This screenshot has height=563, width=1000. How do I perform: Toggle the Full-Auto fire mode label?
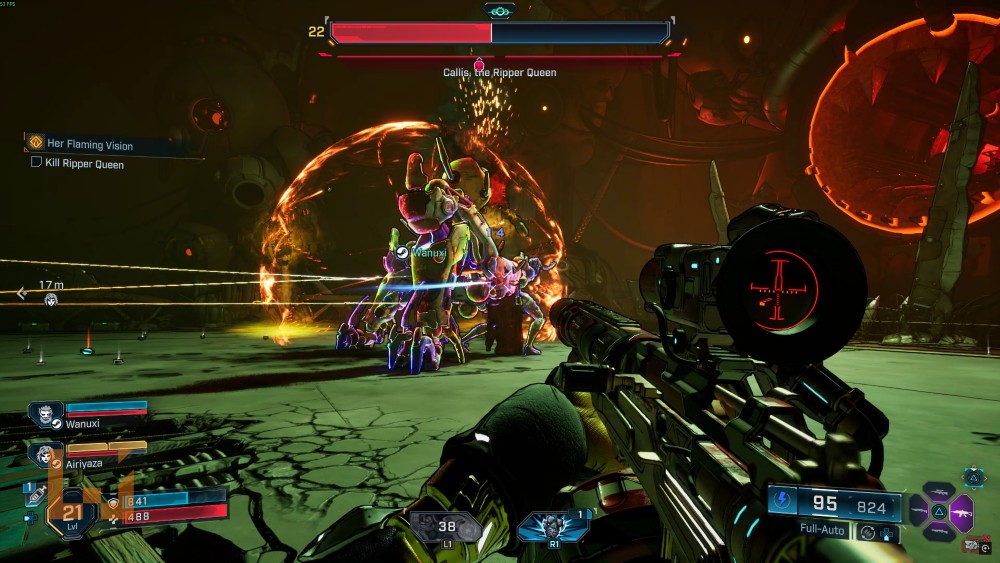(x=824, y=528)
